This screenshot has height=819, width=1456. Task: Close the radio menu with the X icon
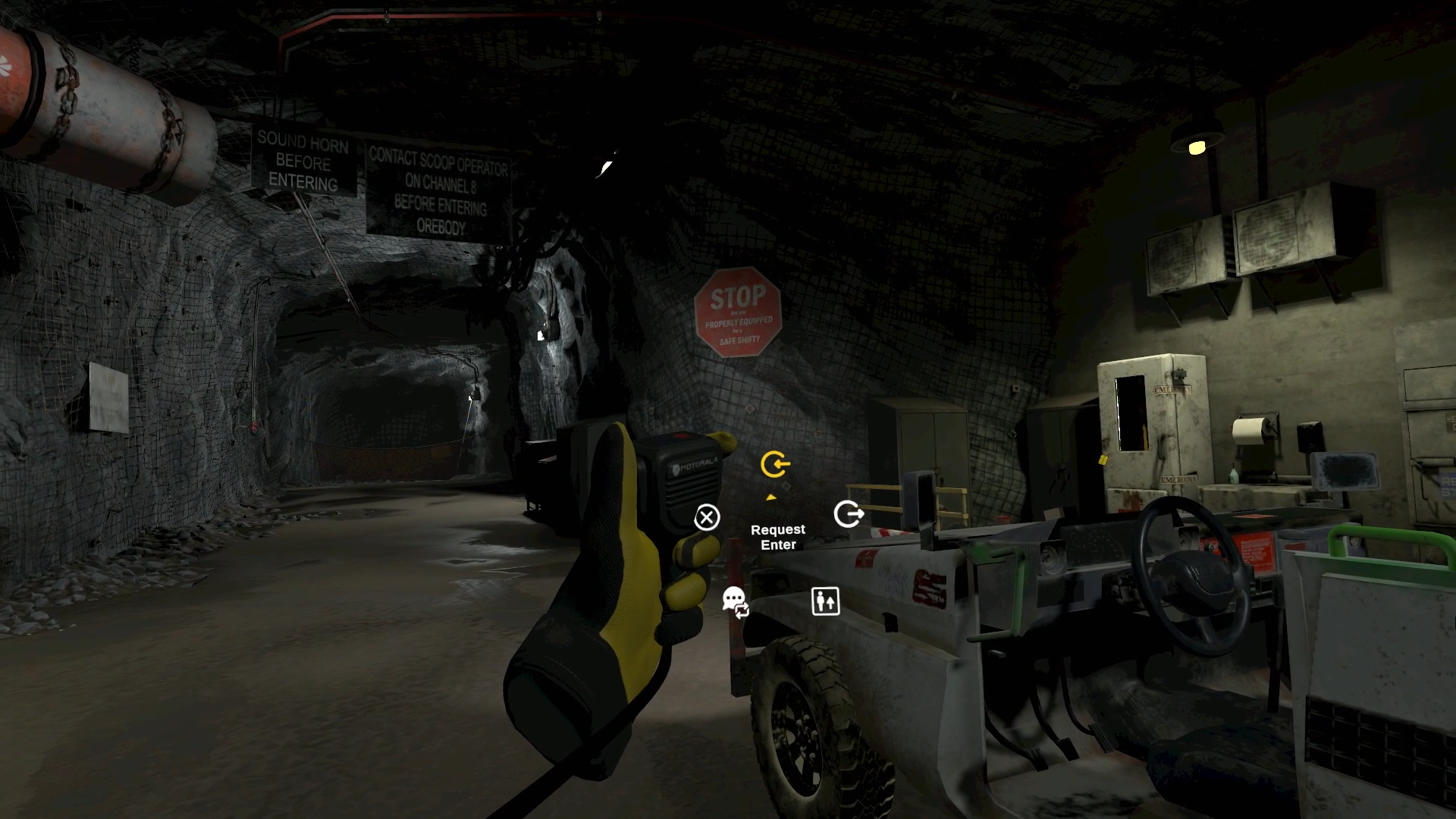[707, 518]
